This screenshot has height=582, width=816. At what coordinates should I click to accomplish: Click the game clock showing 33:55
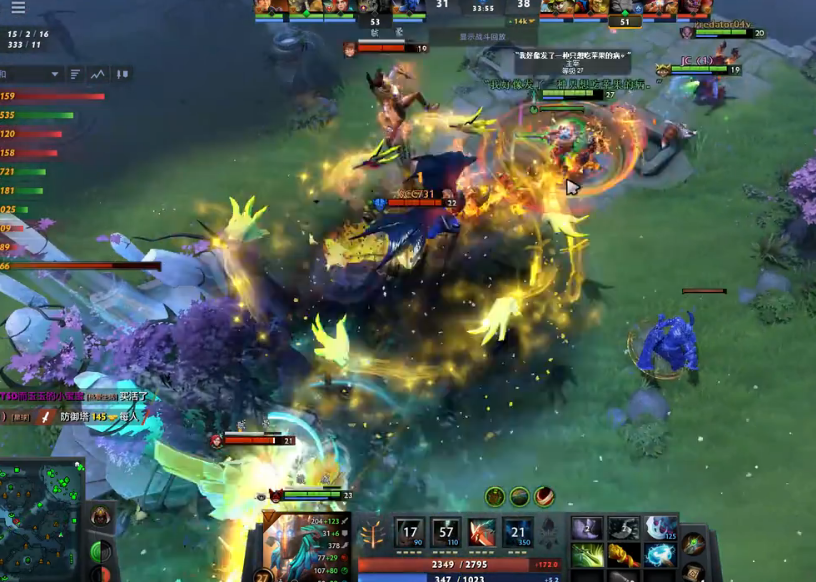(x=483, y=7)
